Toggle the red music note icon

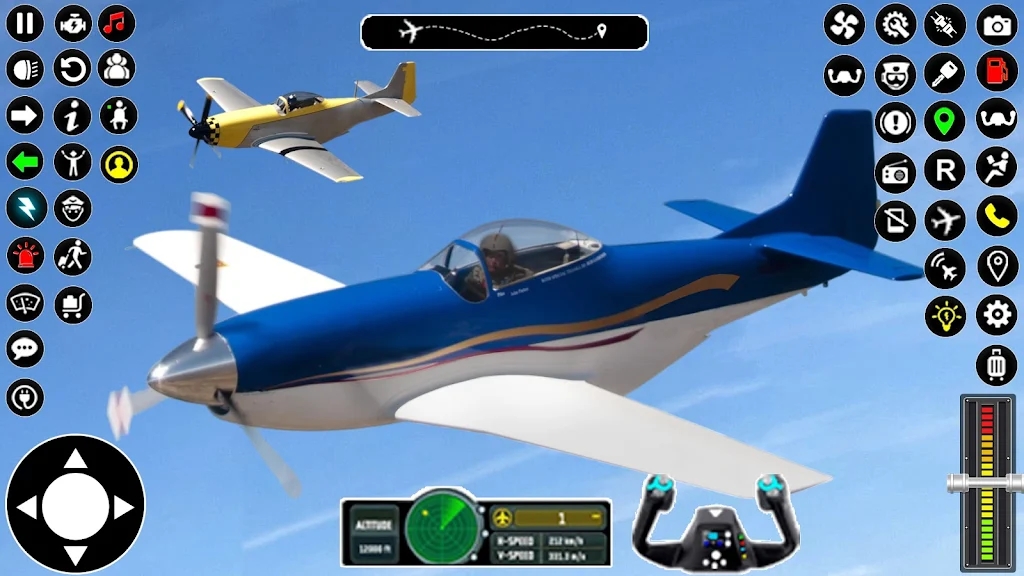pyautogui.click(x=117, y=23)
